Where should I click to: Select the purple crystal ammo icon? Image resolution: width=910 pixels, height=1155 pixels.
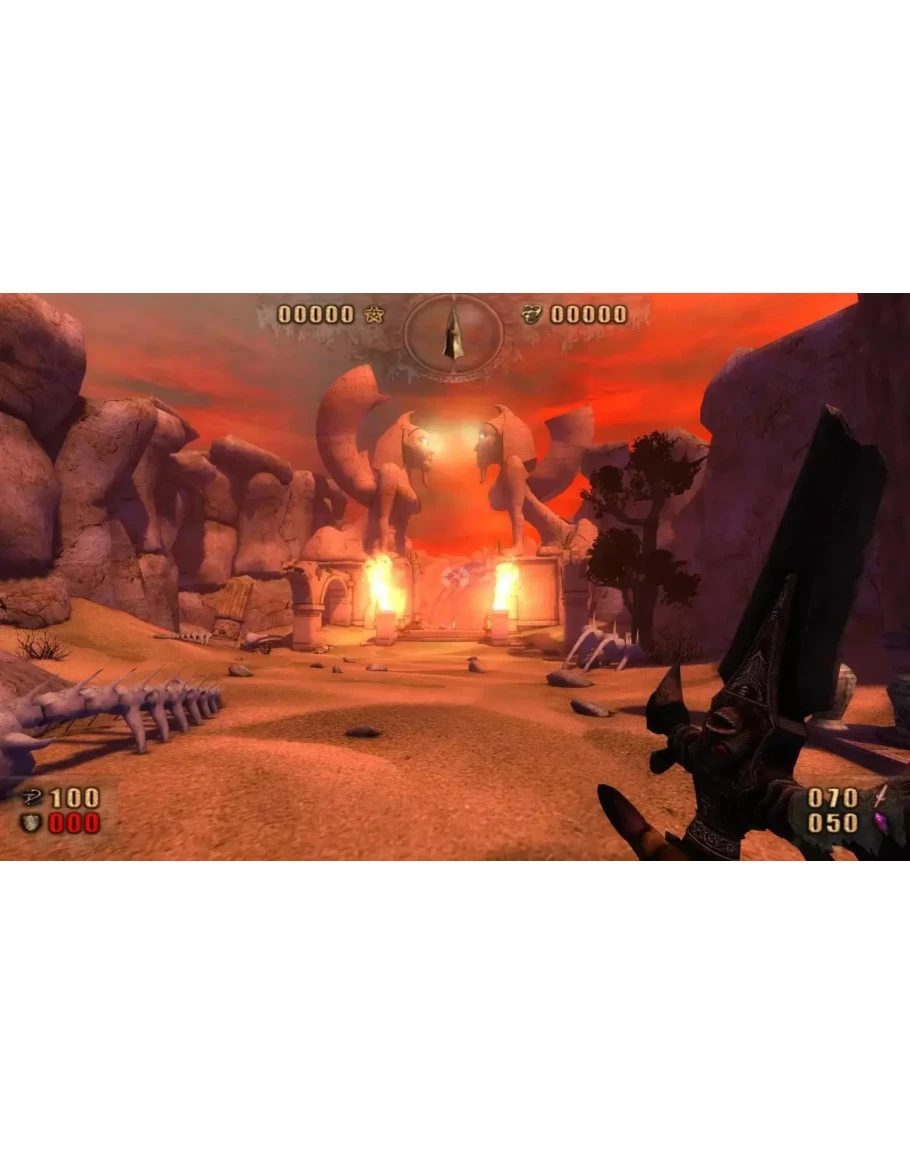(x=880, y=822)
